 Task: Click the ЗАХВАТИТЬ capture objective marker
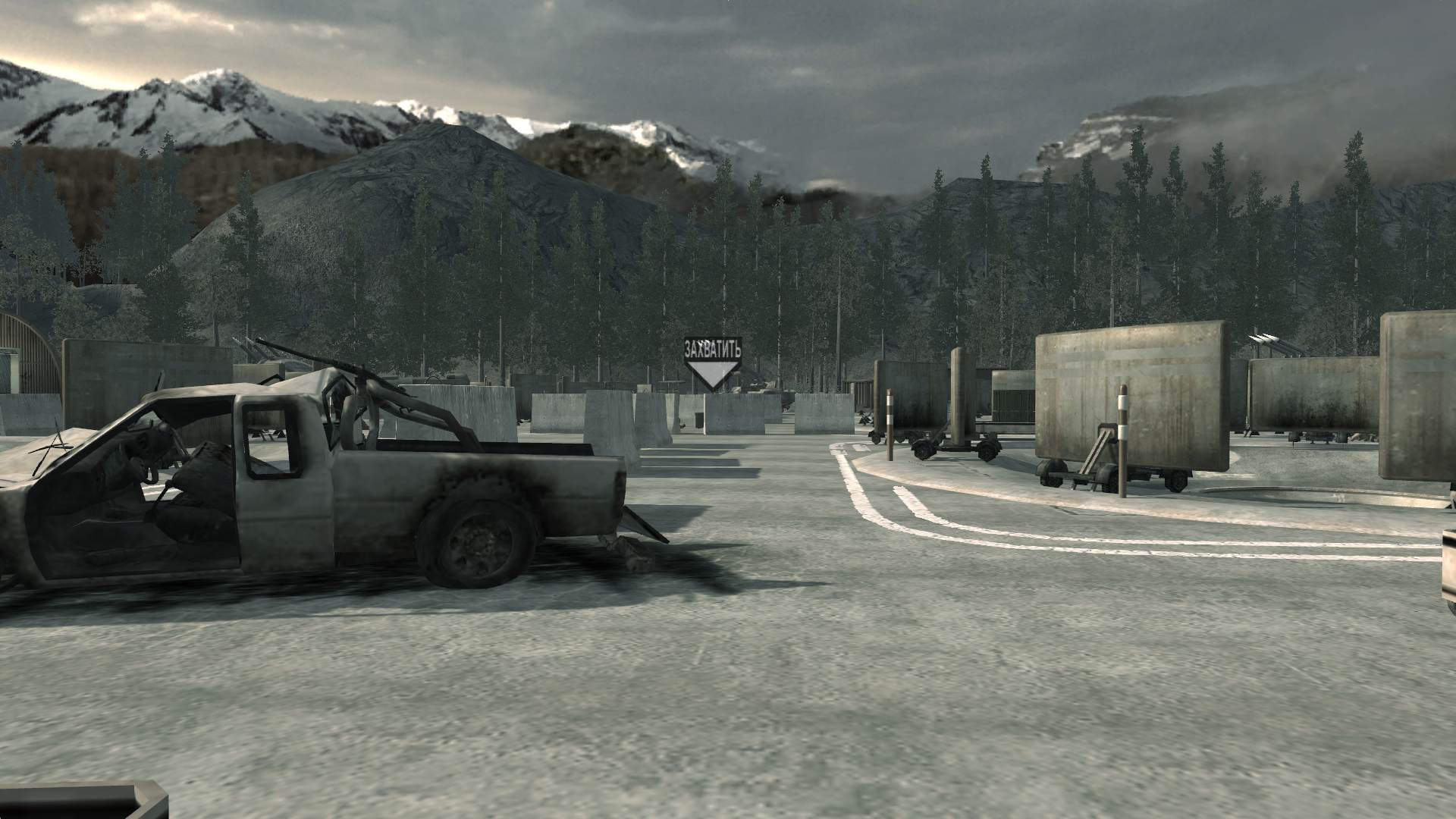(x=712, y=362)
